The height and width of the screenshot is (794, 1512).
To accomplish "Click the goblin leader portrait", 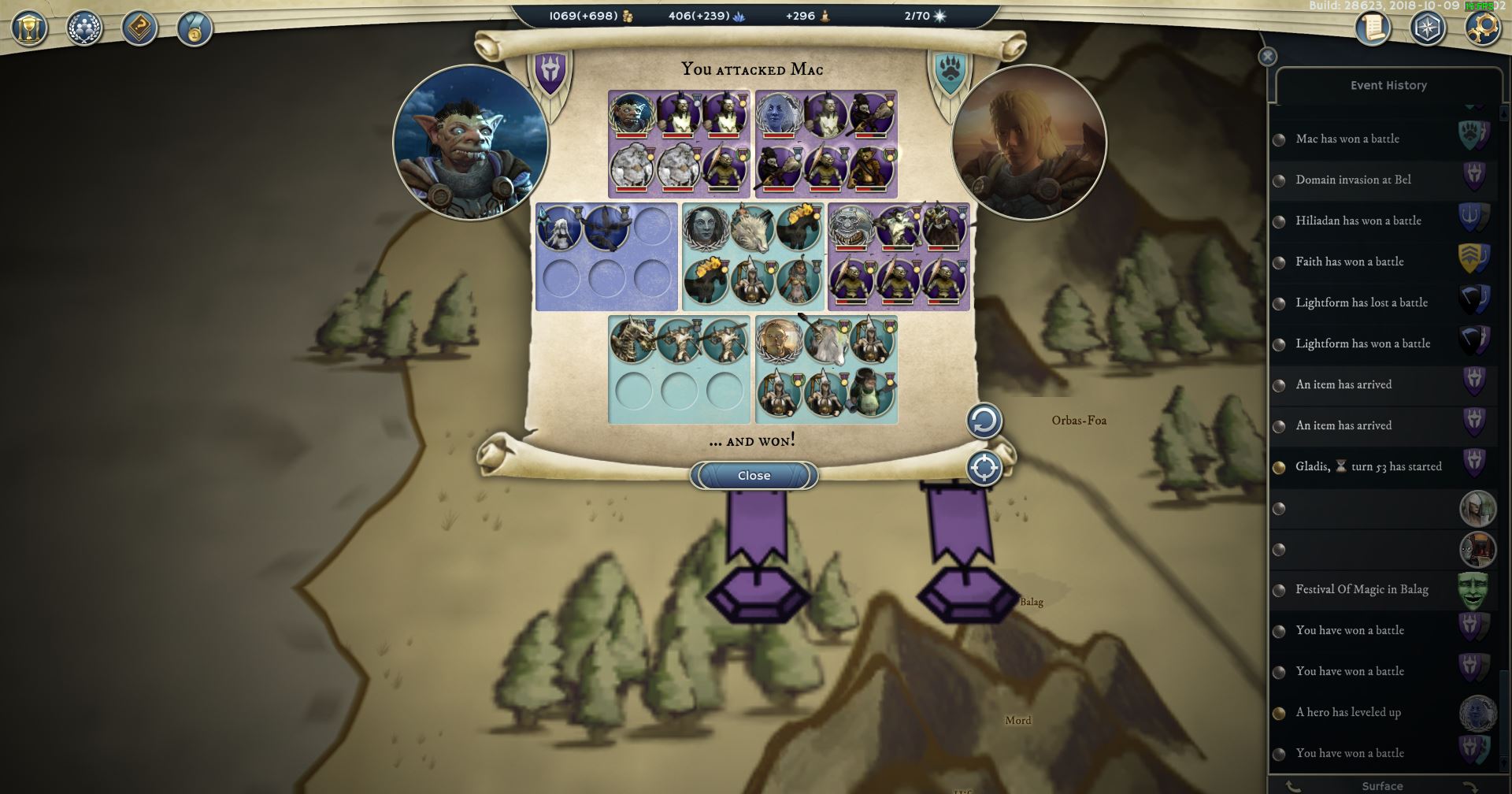I will (x=470, y=143).
